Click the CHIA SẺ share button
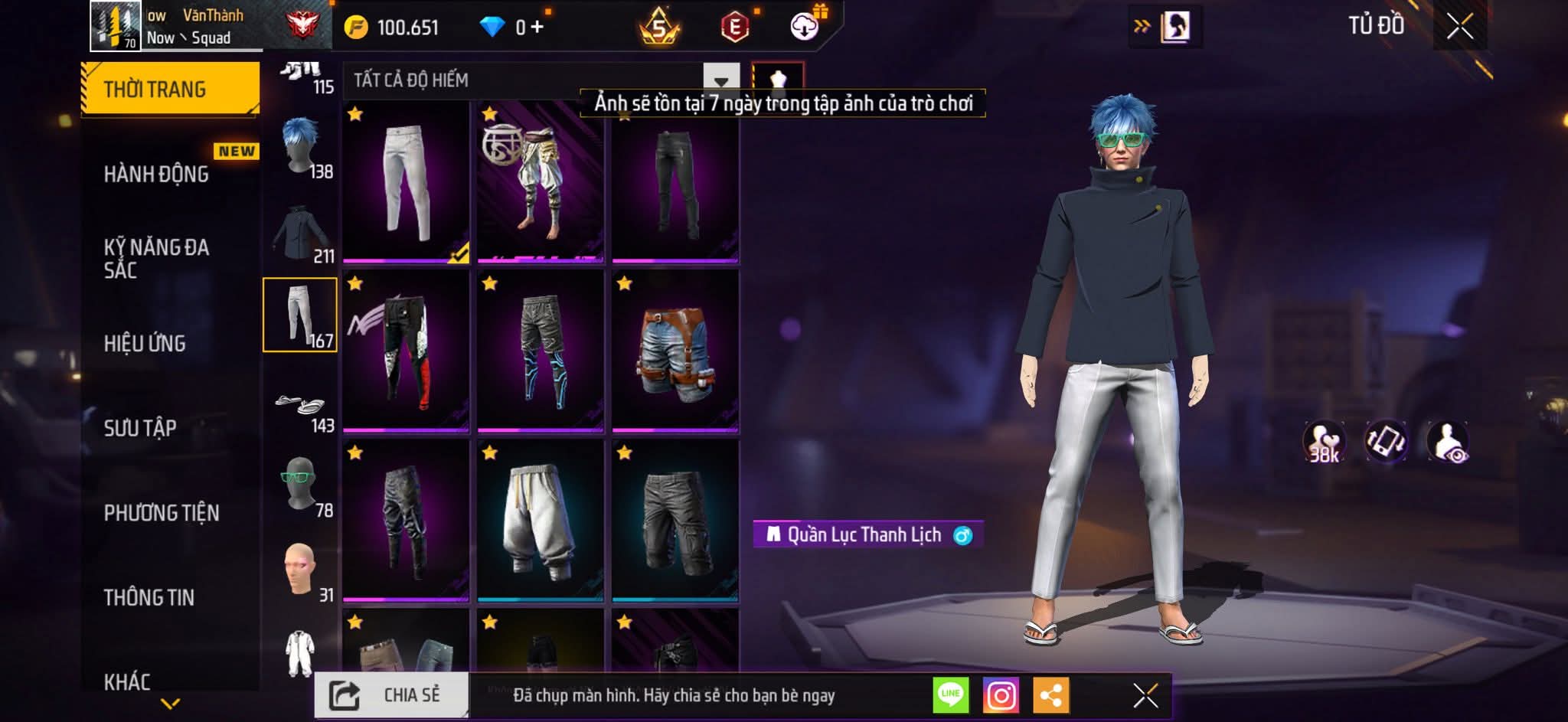This screenshot has width=1568, height=722. tap(391, 695)
